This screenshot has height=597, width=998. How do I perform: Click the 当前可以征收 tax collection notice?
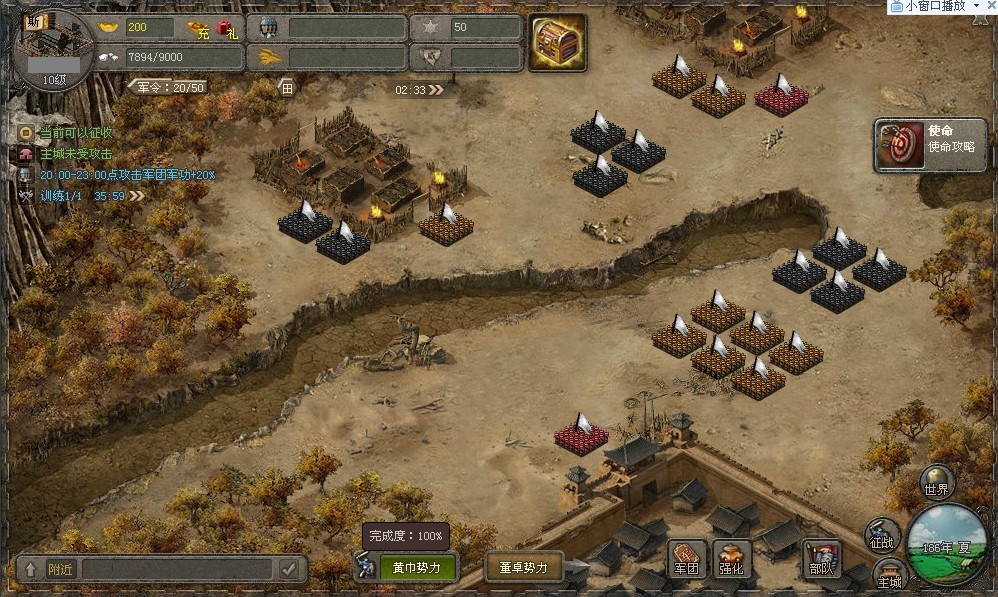pyautogui.click(x=75, y=133)
